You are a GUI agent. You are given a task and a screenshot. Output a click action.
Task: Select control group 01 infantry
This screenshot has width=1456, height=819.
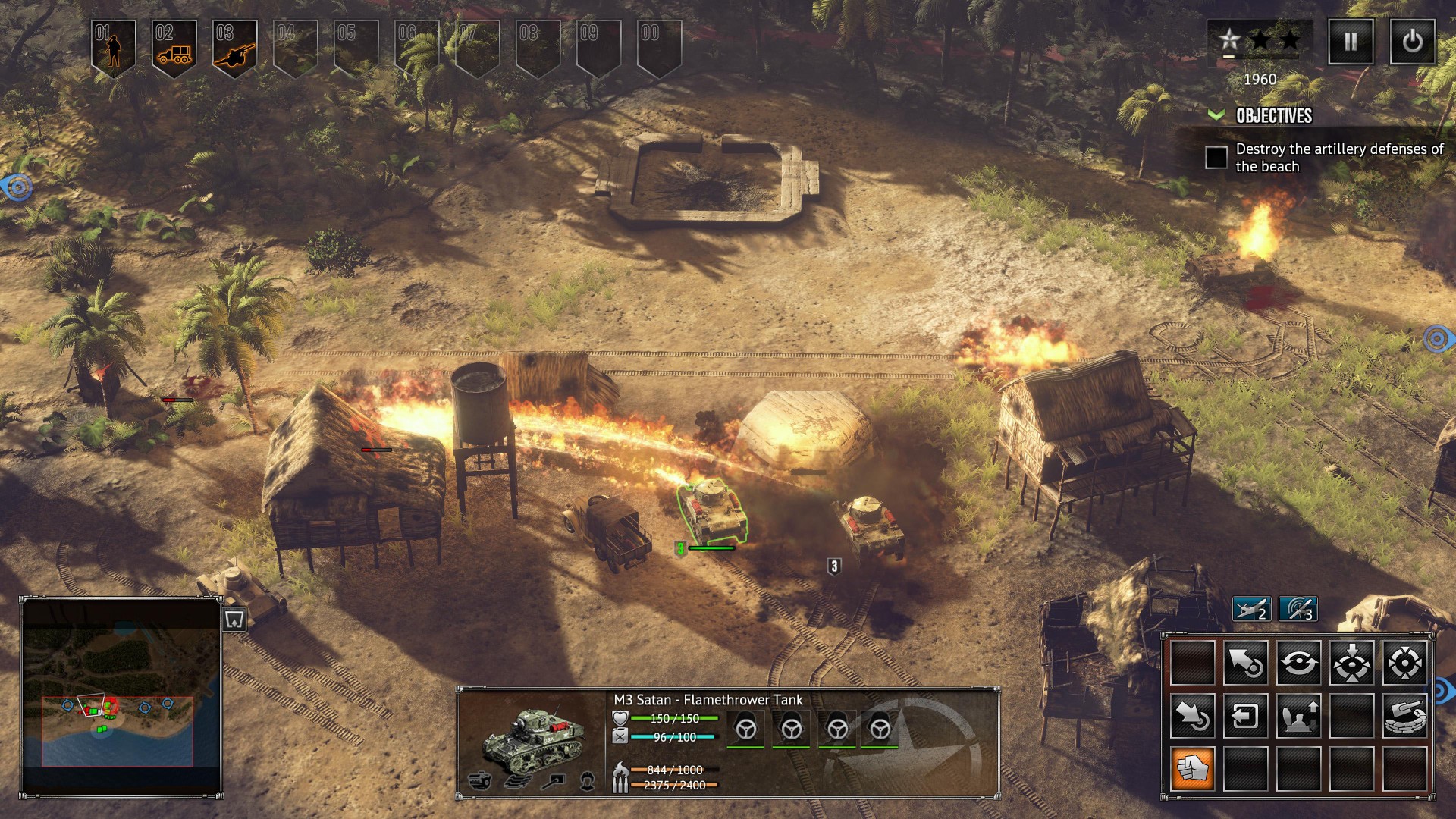pos(114,47)
